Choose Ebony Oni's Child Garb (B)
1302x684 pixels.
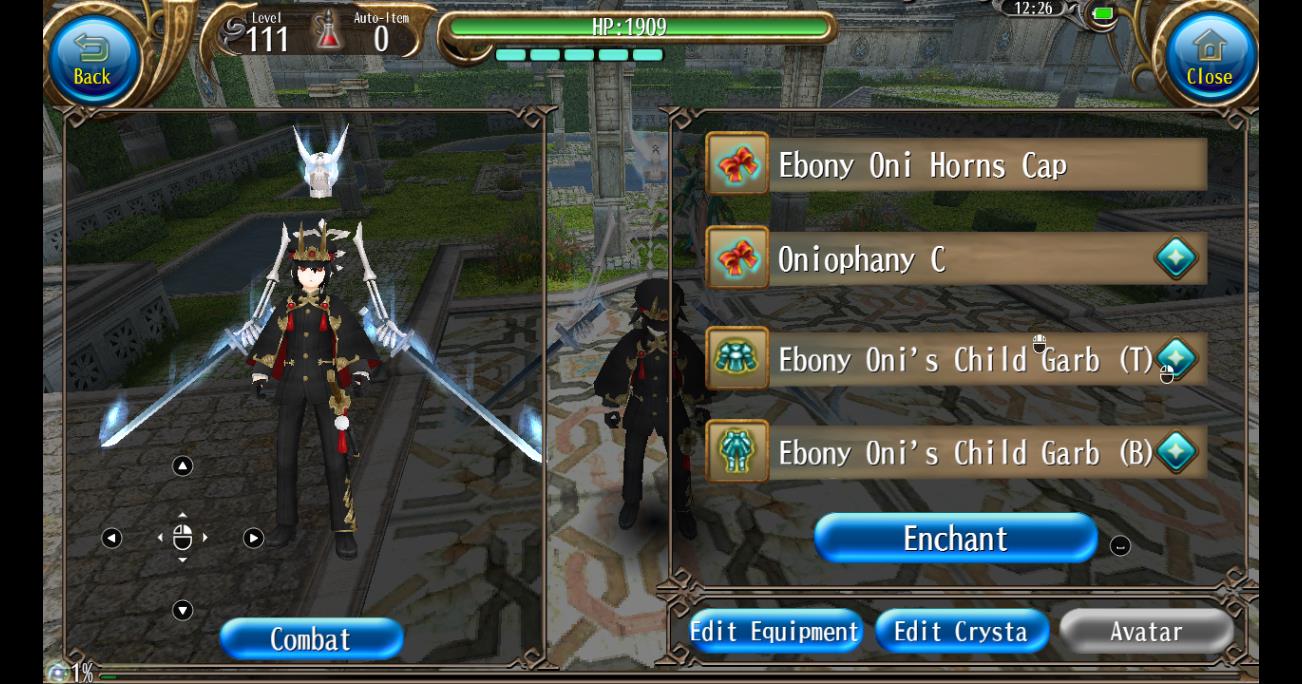956,453
